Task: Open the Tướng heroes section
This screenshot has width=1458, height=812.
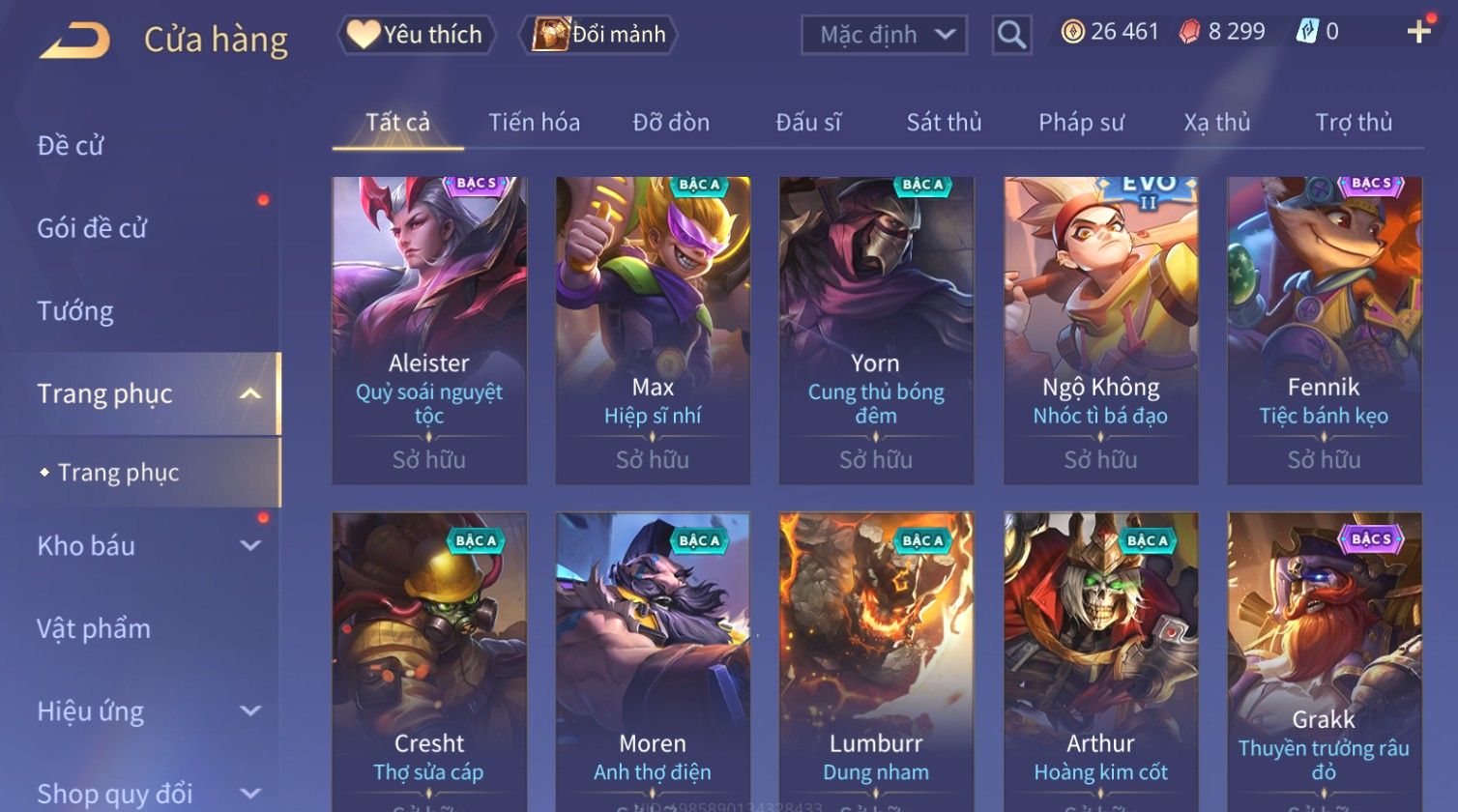Action: (x=75, y=311)
